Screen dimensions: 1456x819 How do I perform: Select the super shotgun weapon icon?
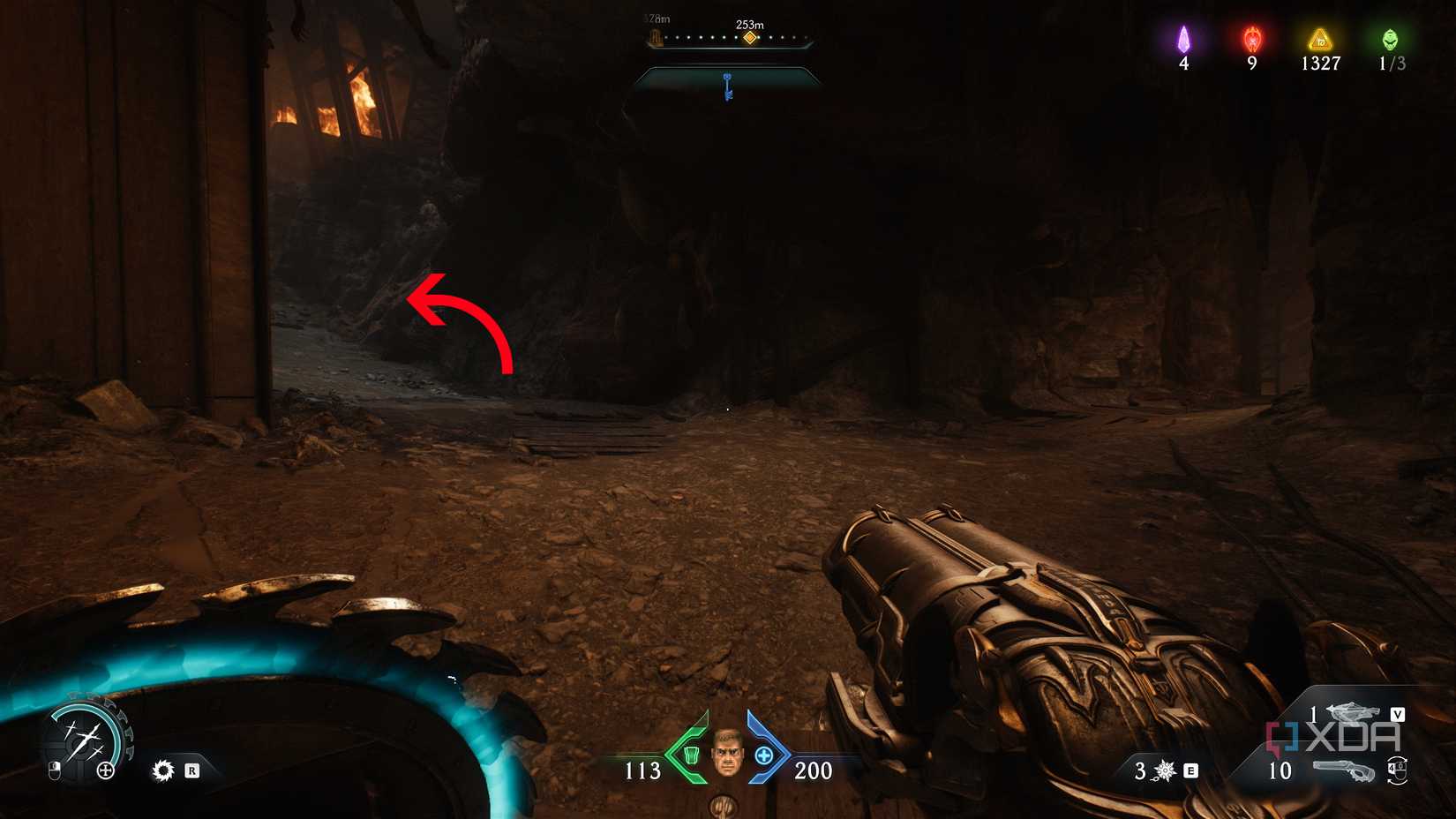1354,712
